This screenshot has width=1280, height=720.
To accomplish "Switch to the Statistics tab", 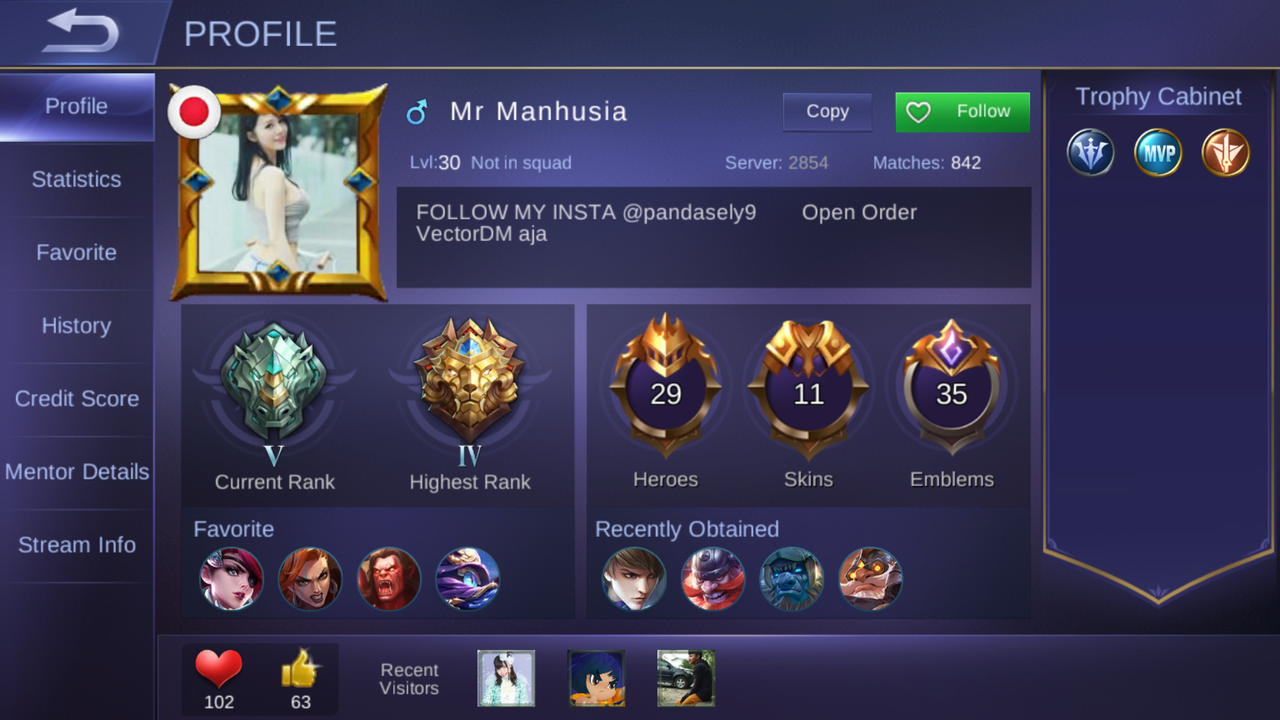I will (77, 180).
